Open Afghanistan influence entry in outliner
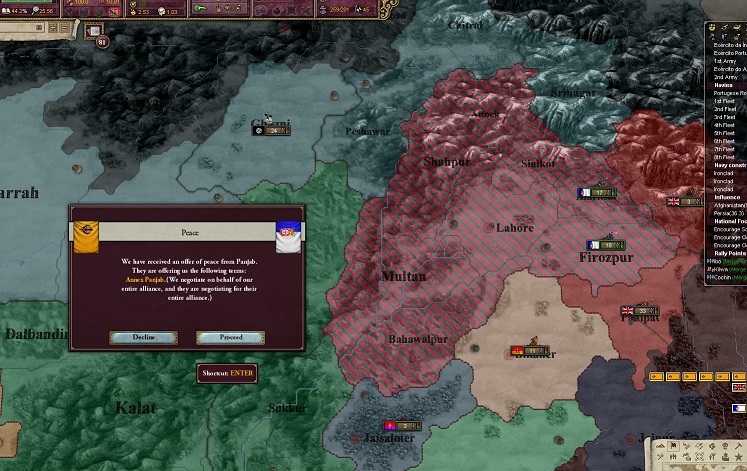Viewport: 747px width, 471px height. (729, 205)
